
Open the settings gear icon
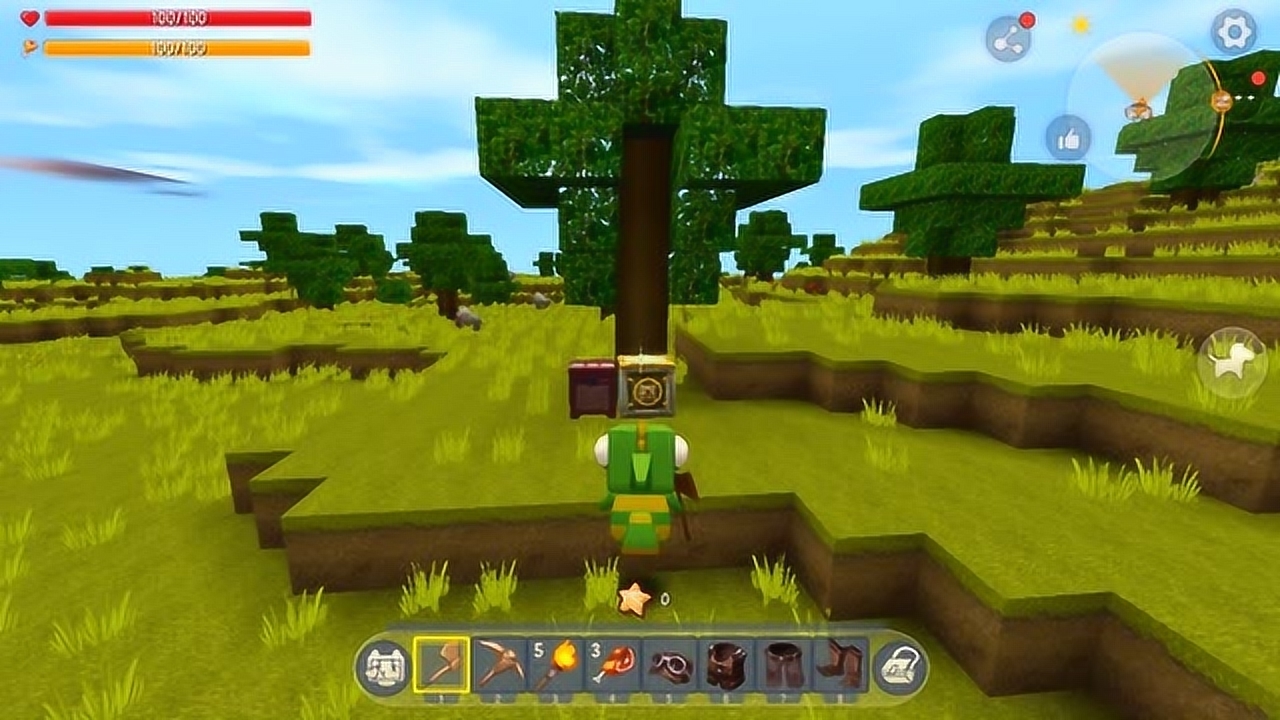(1232, 33)
